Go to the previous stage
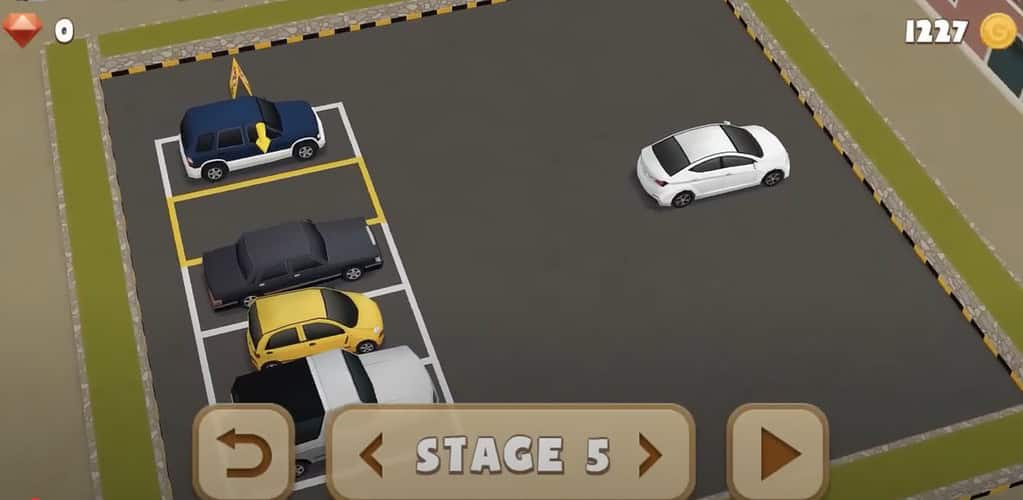Screen dimensions: 1023x500 point(371,455)
